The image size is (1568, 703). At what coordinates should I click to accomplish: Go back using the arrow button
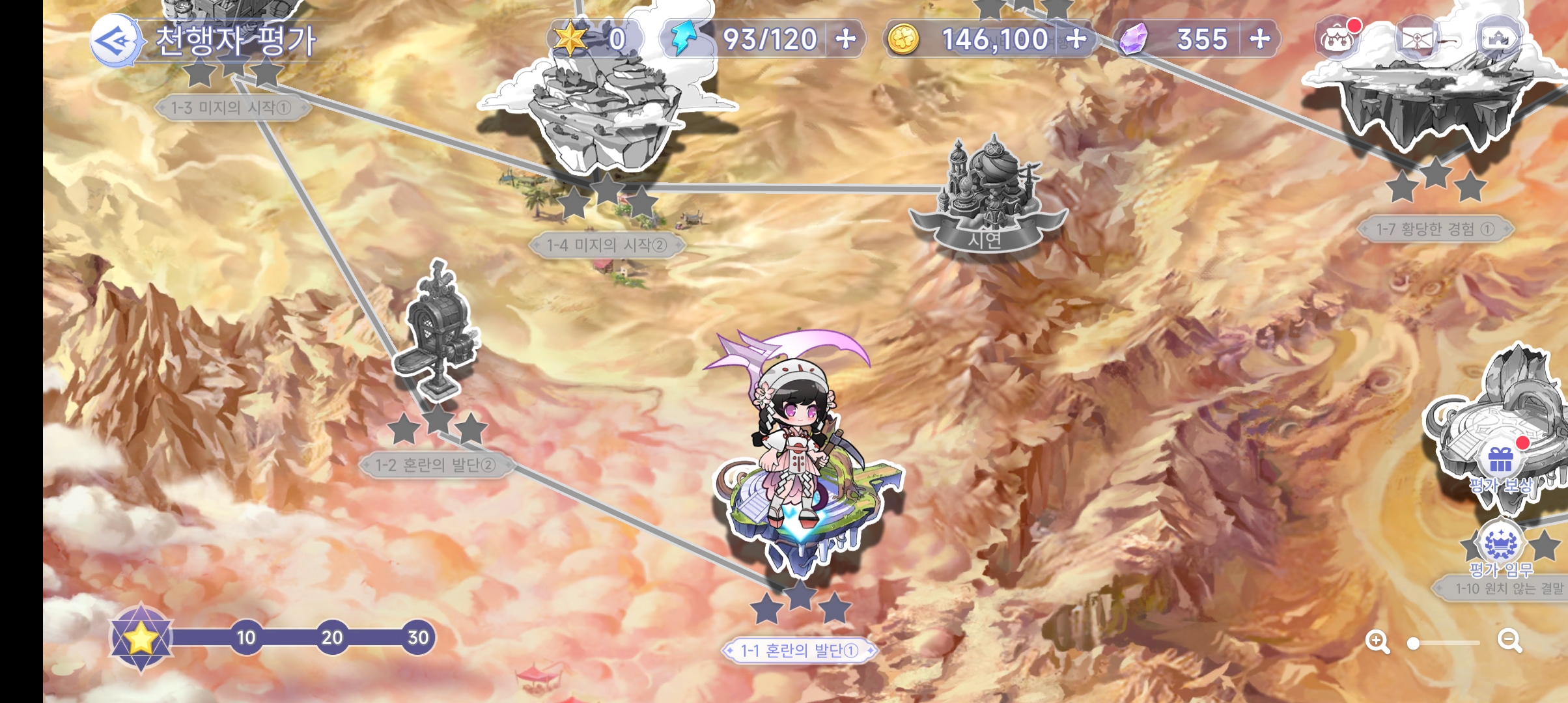point(114,40)
